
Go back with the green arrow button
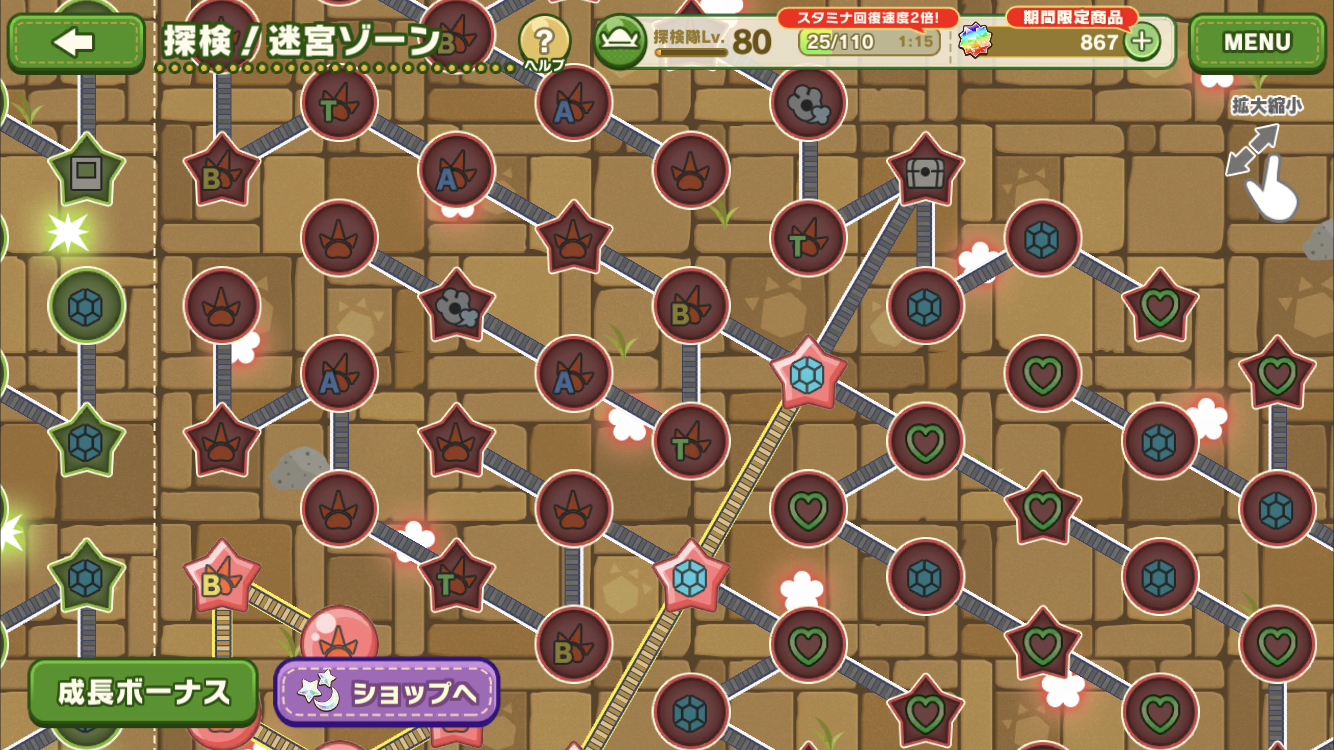point(76,42)
